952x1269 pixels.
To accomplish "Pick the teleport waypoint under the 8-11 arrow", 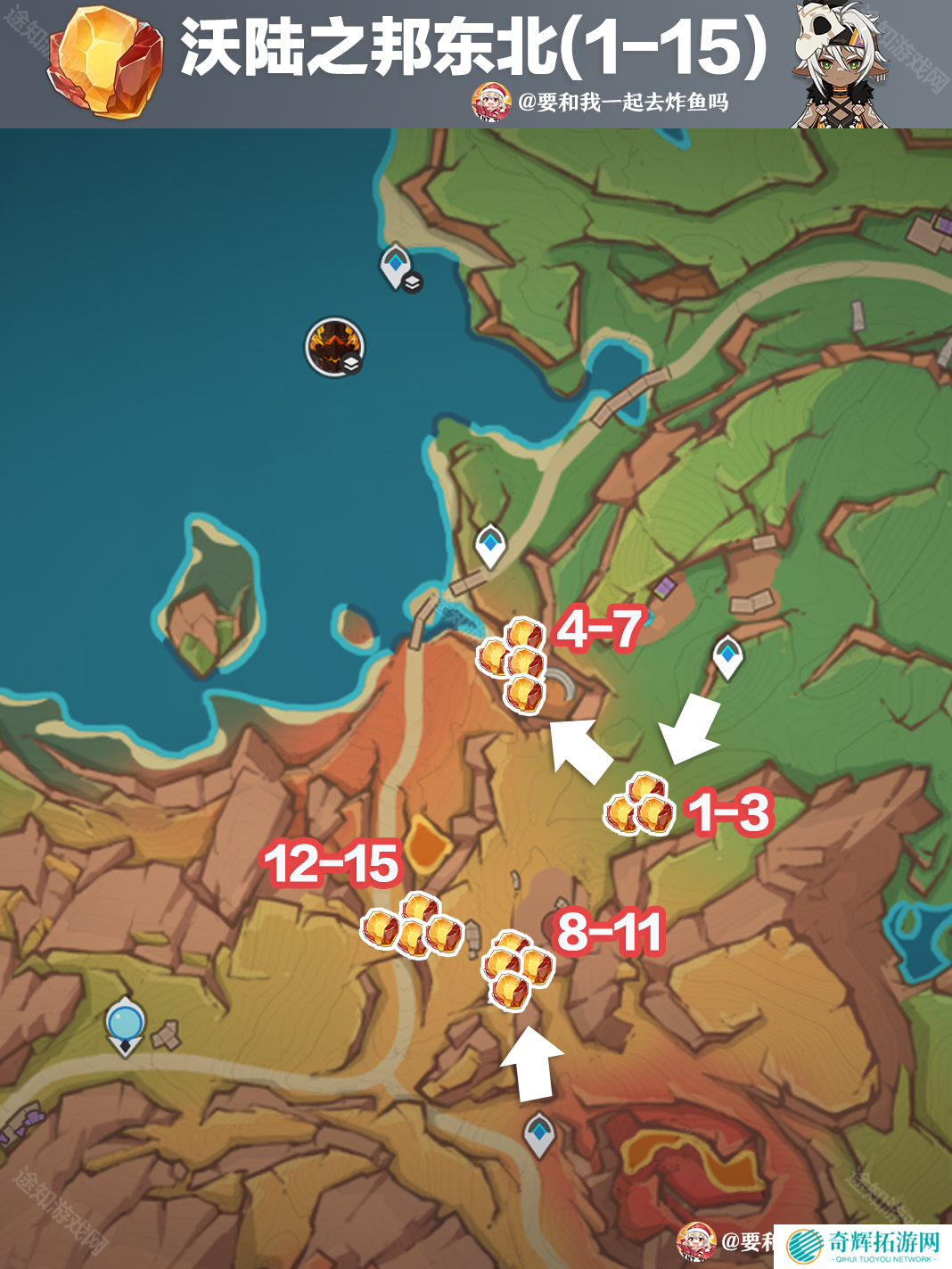I will click(x=538, y=1134).
